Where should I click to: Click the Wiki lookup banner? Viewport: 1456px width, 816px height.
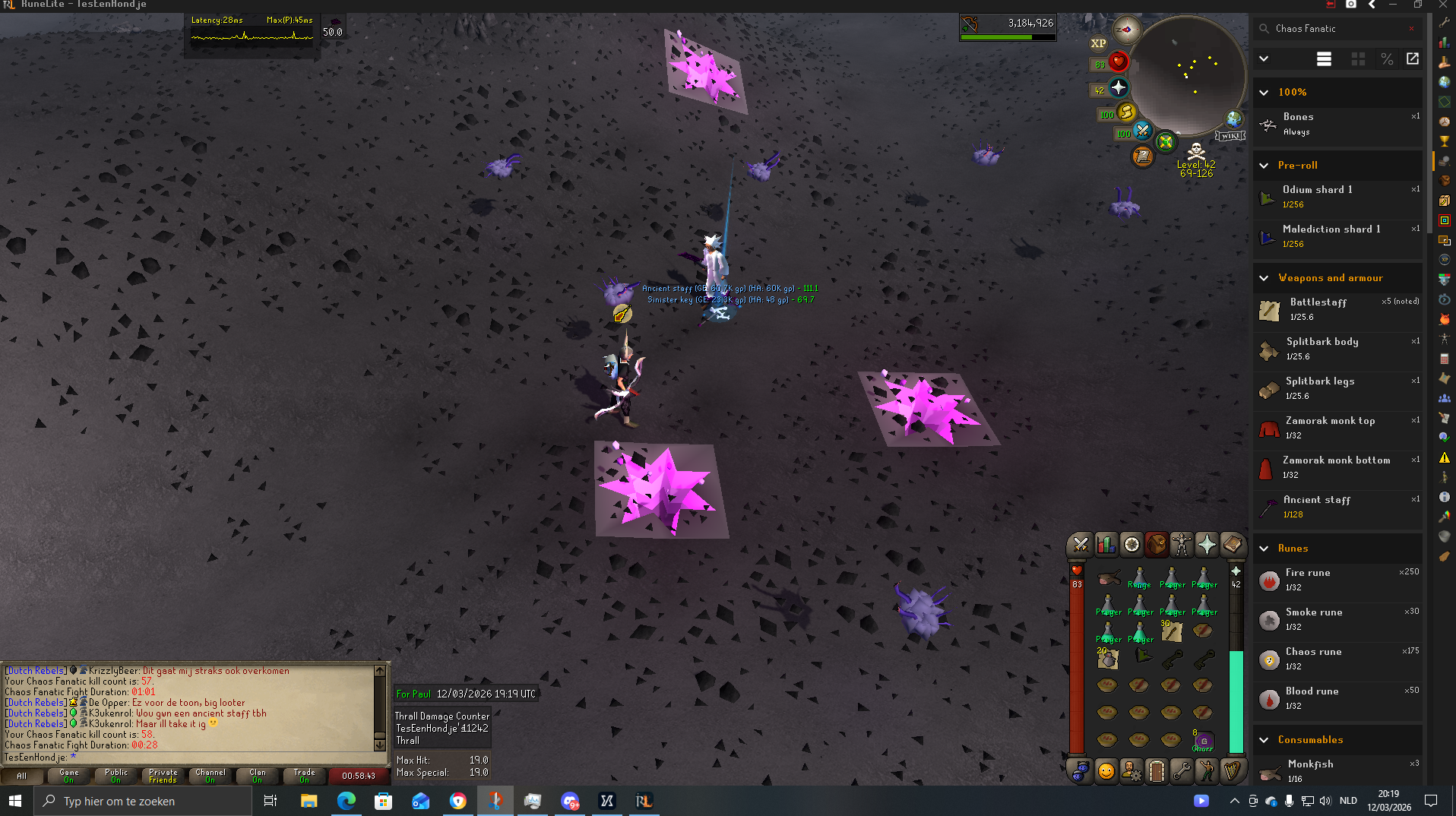pos(1230,136)
